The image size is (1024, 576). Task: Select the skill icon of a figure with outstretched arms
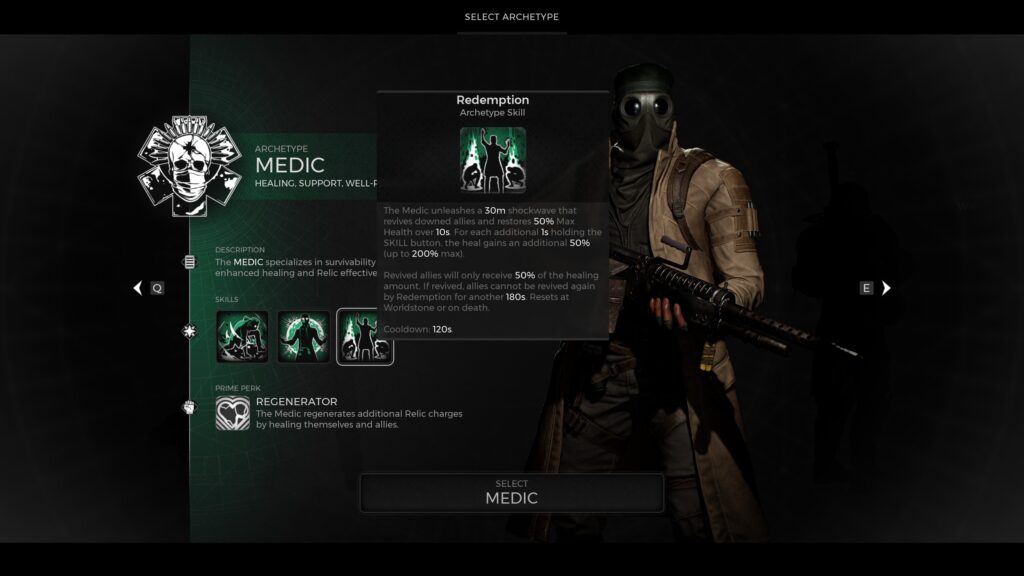(304, 336)
